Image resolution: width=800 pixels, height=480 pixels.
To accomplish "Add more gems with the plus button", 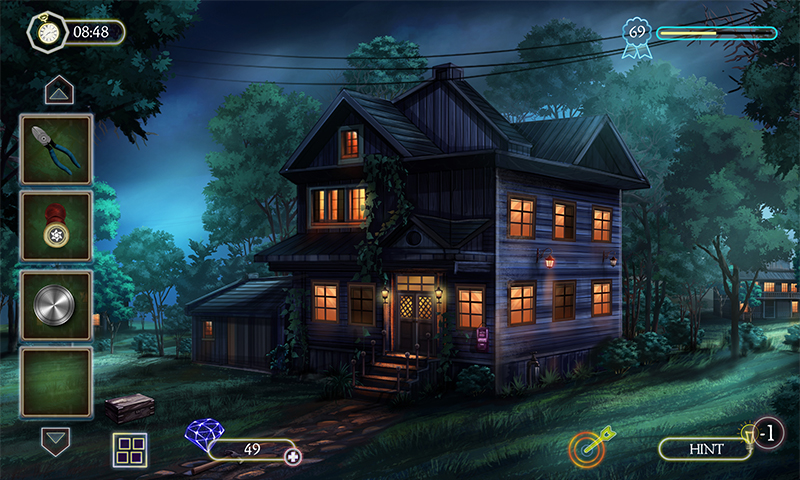I will tap(293, 457).
